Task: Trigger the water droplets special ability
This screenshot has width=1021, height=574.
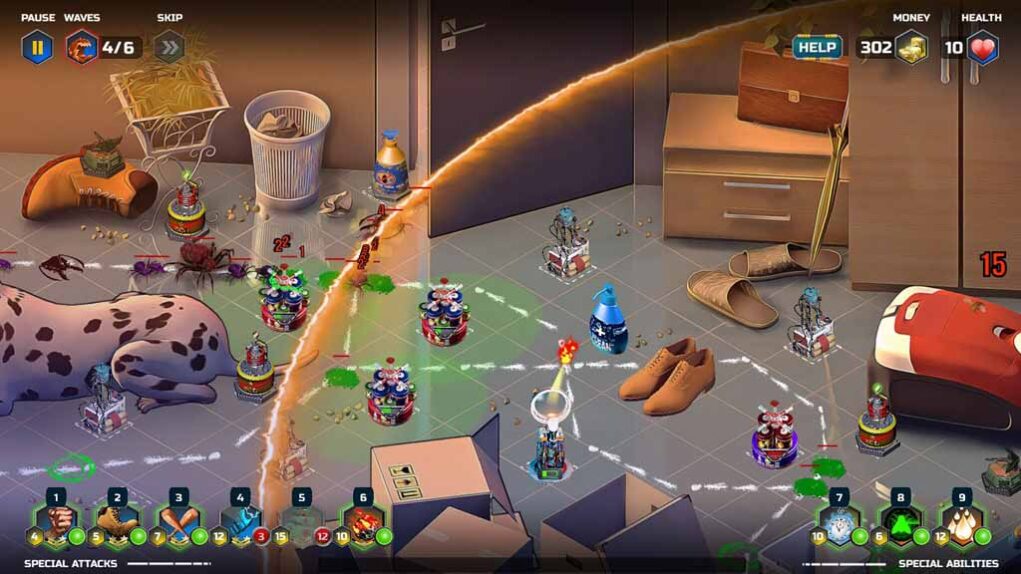Action: (x=962, y=524)
